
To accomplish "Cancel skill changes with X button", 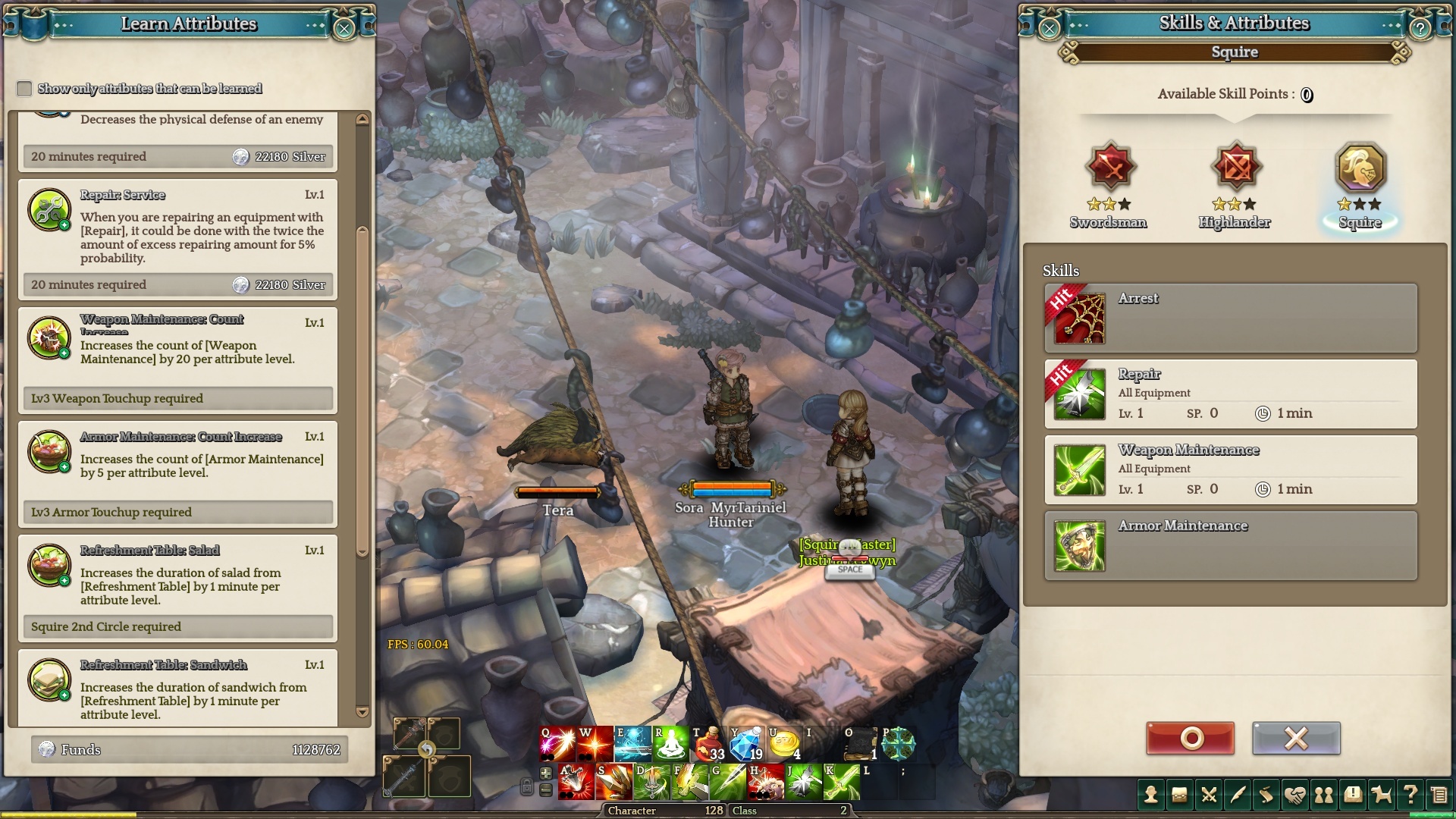I will [1296, 738].
